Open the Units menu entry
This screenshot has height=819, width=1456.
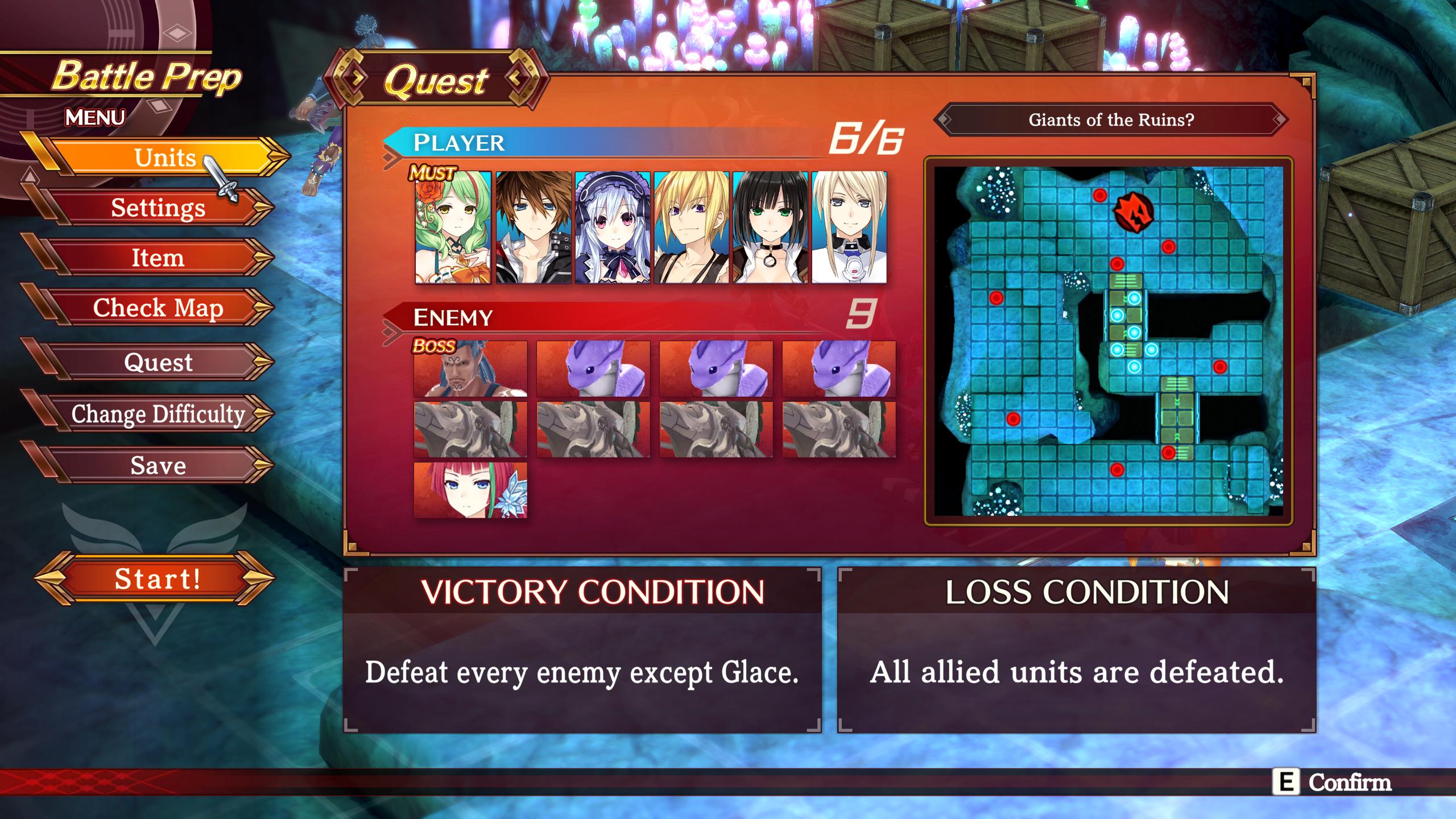164,158
